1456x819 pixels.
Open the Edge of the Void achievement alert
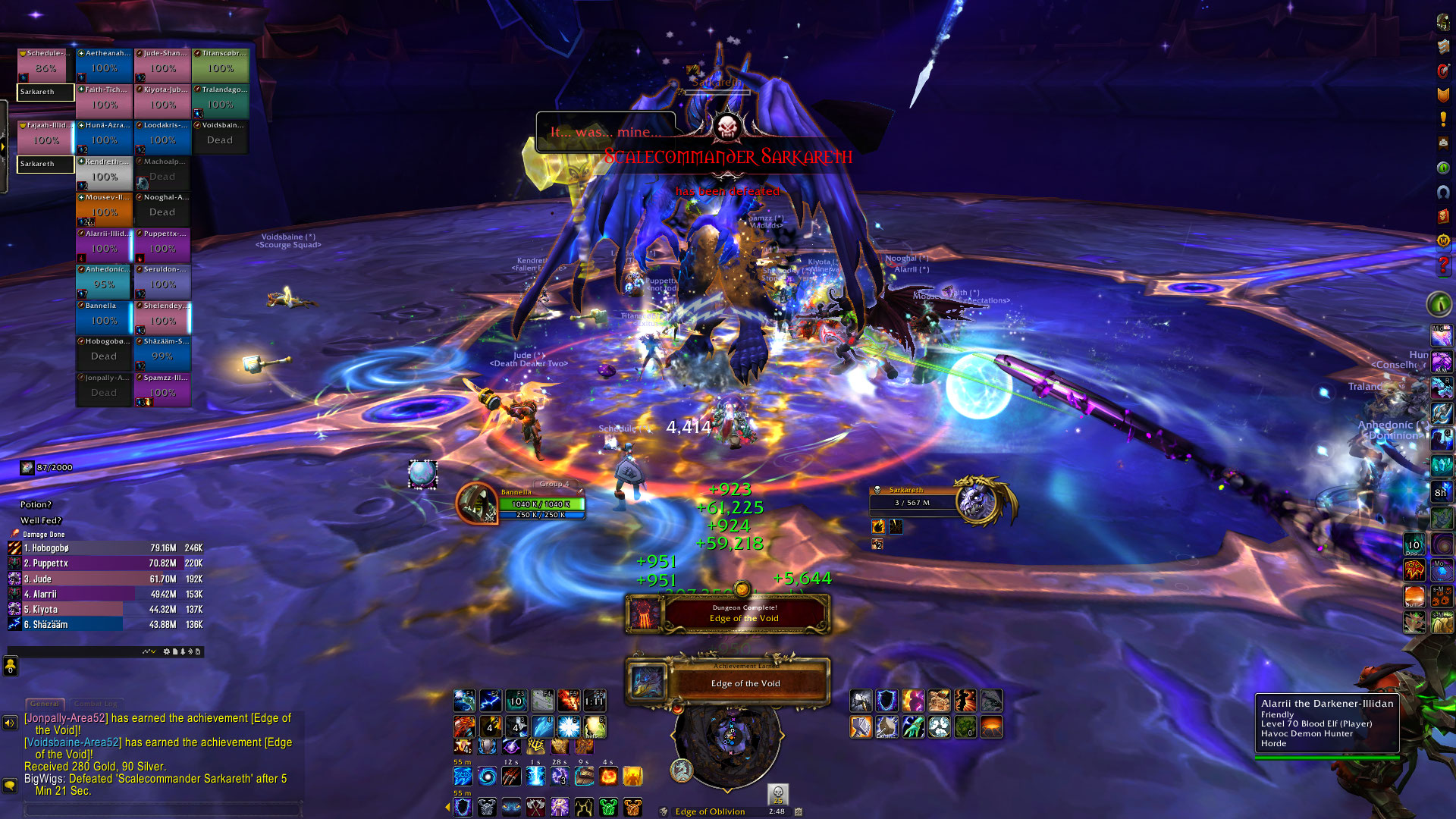tap(728, 679)
